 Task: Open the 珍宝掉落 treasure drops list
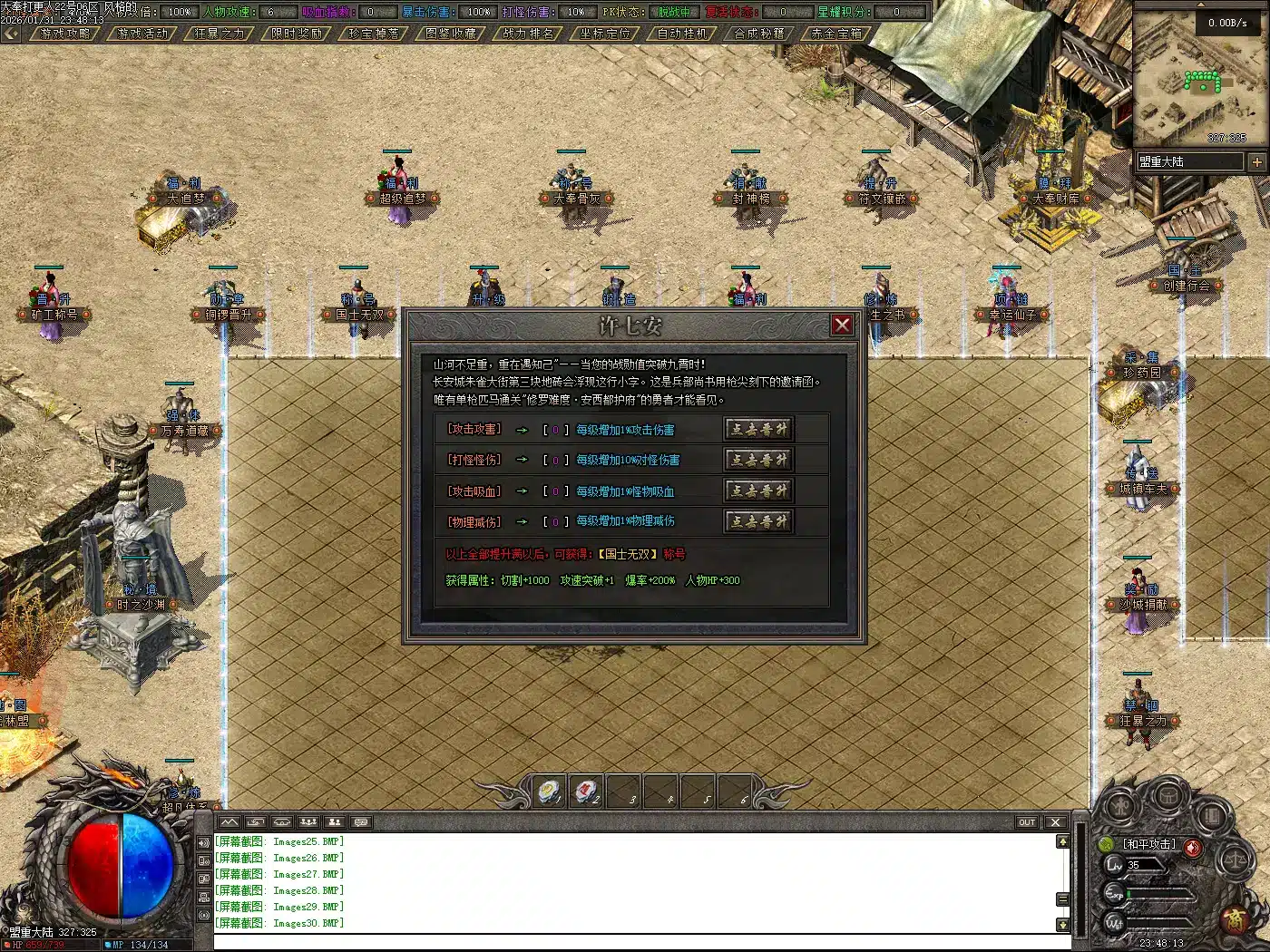(374, 34)
